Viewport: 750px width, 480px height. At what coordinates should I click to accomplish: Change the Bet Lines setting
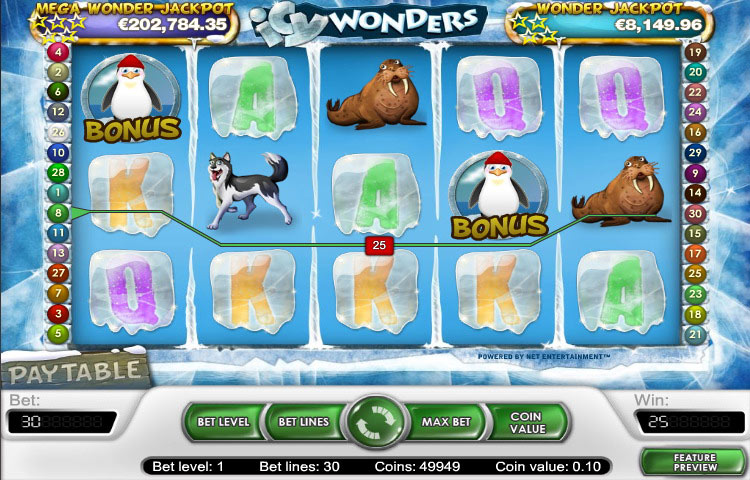tap(303, 422)
